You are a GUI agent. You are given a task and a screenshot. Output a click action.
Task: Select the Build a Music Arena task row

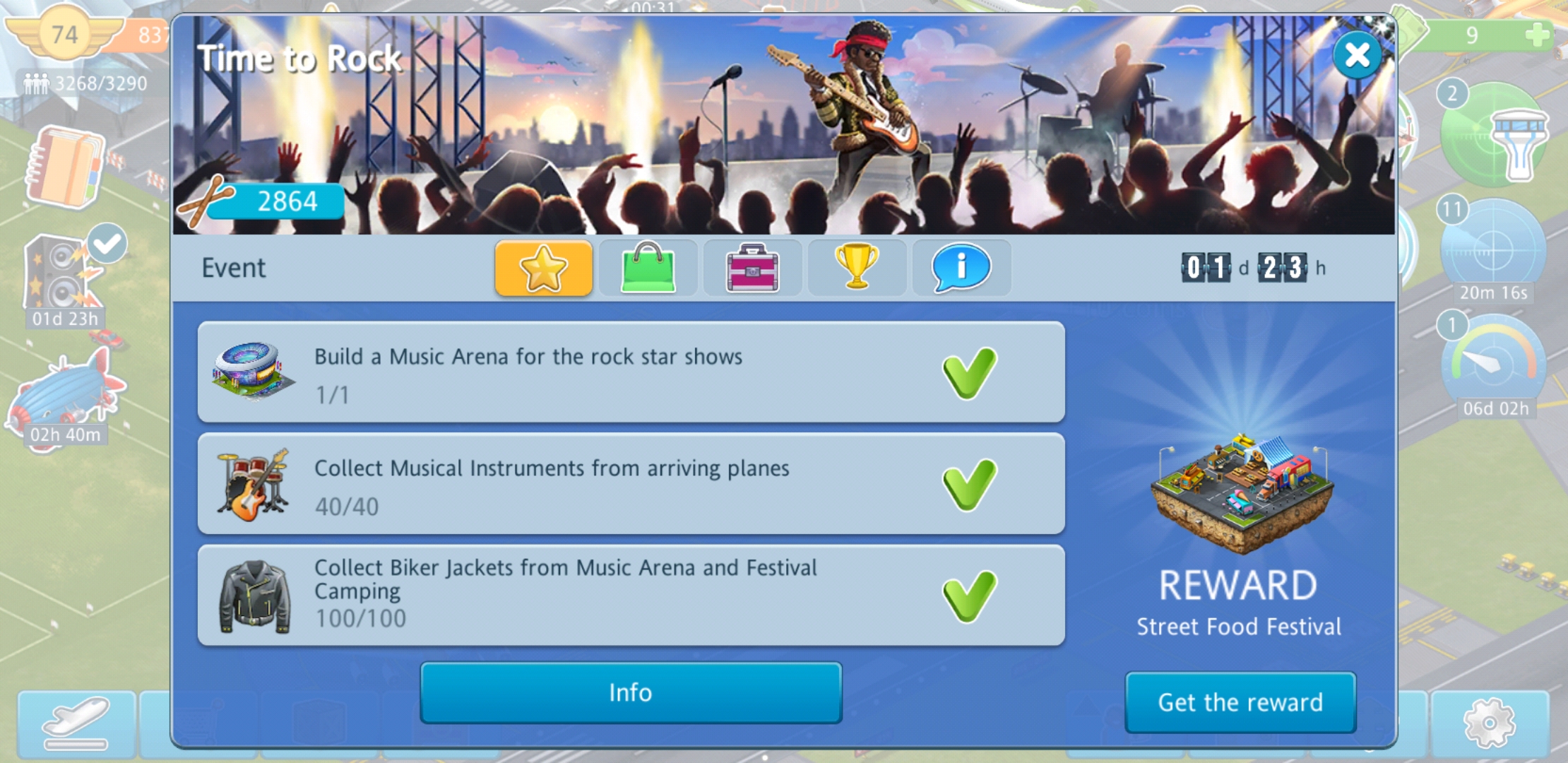[631, 372]
